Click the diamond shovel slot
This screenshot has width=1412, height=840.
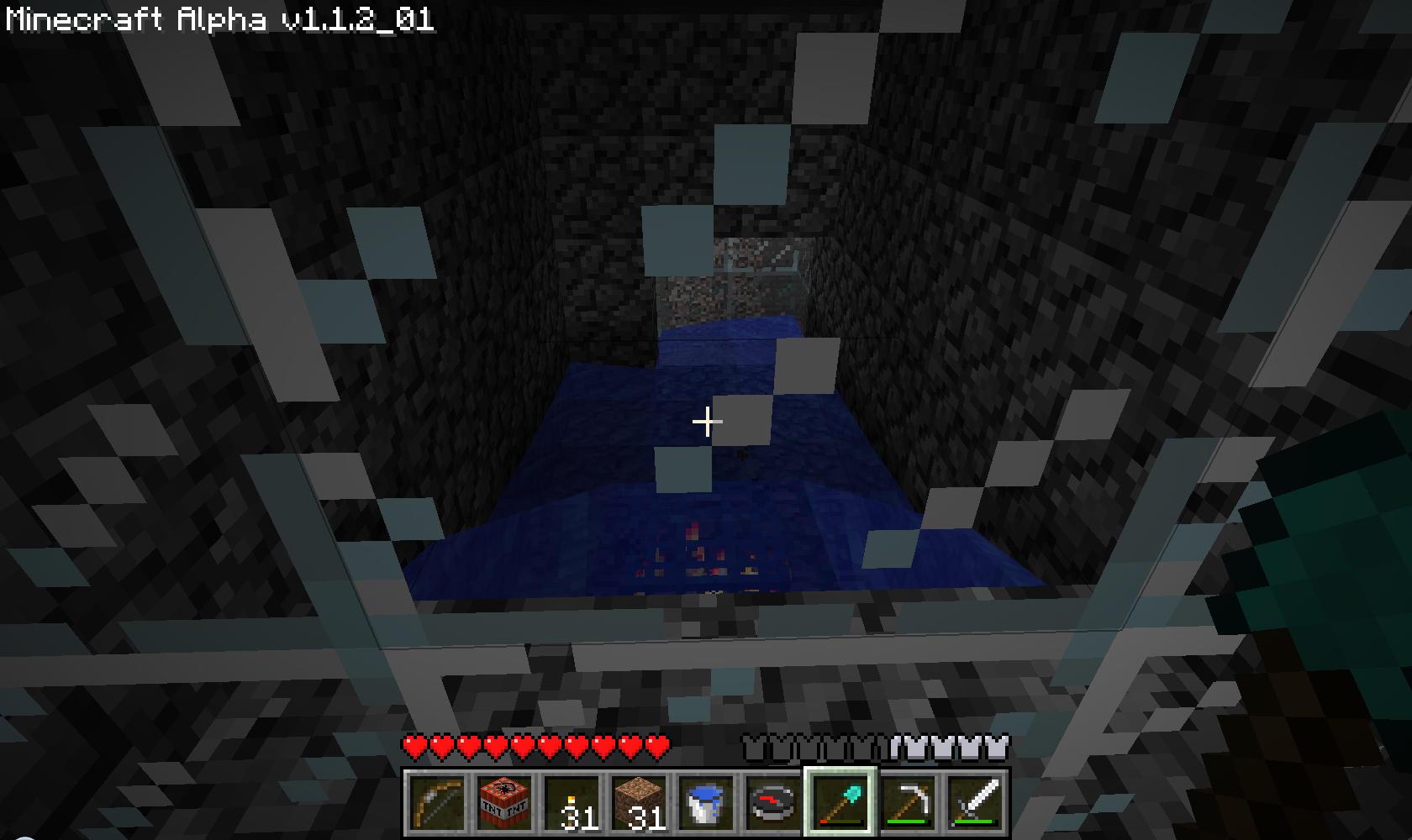pyautogui.click(x=840, y=802)
